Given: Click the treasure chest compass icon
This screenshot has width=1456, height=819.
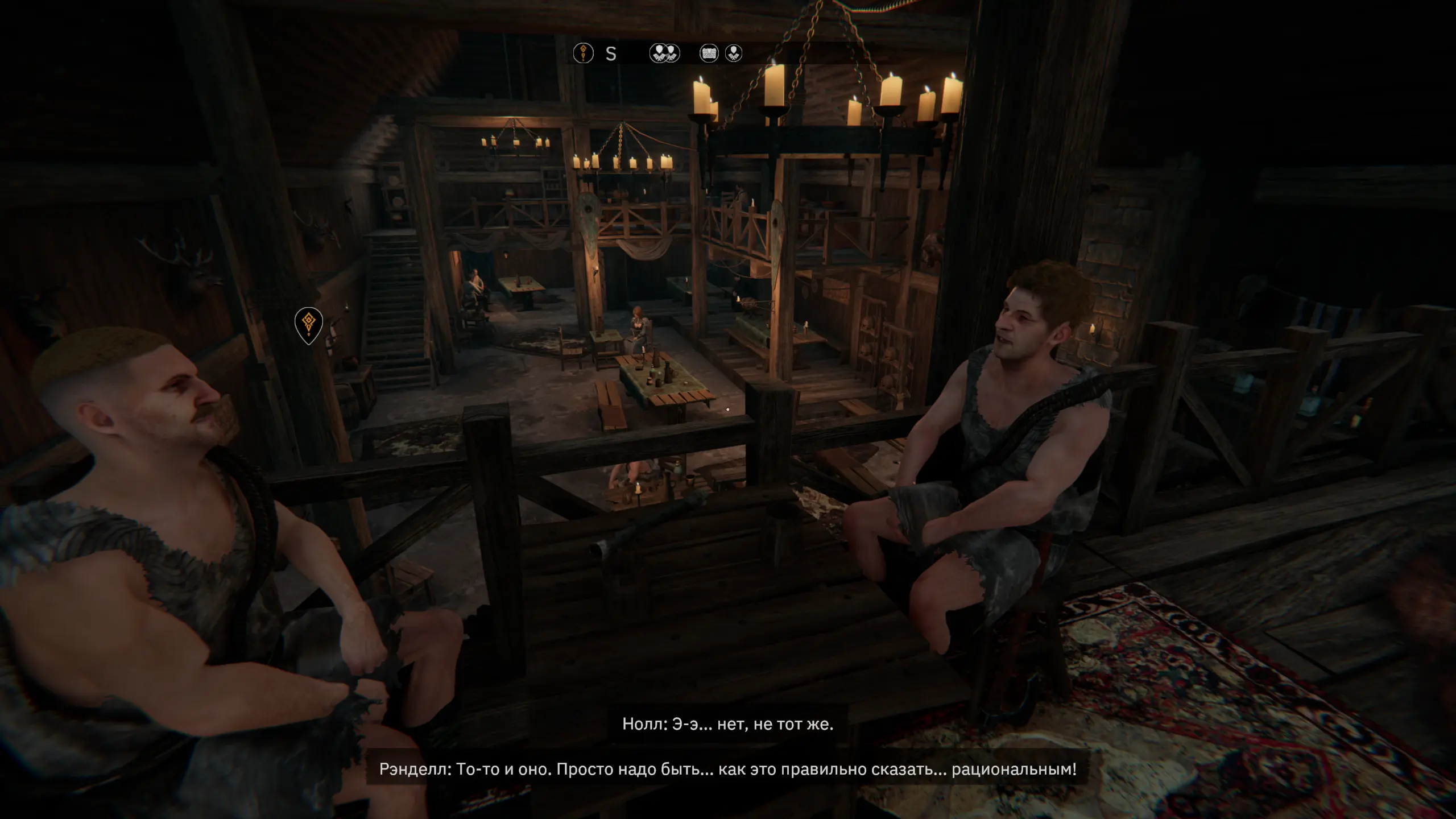Looking at the screenshot, I should tap(709, 53).
